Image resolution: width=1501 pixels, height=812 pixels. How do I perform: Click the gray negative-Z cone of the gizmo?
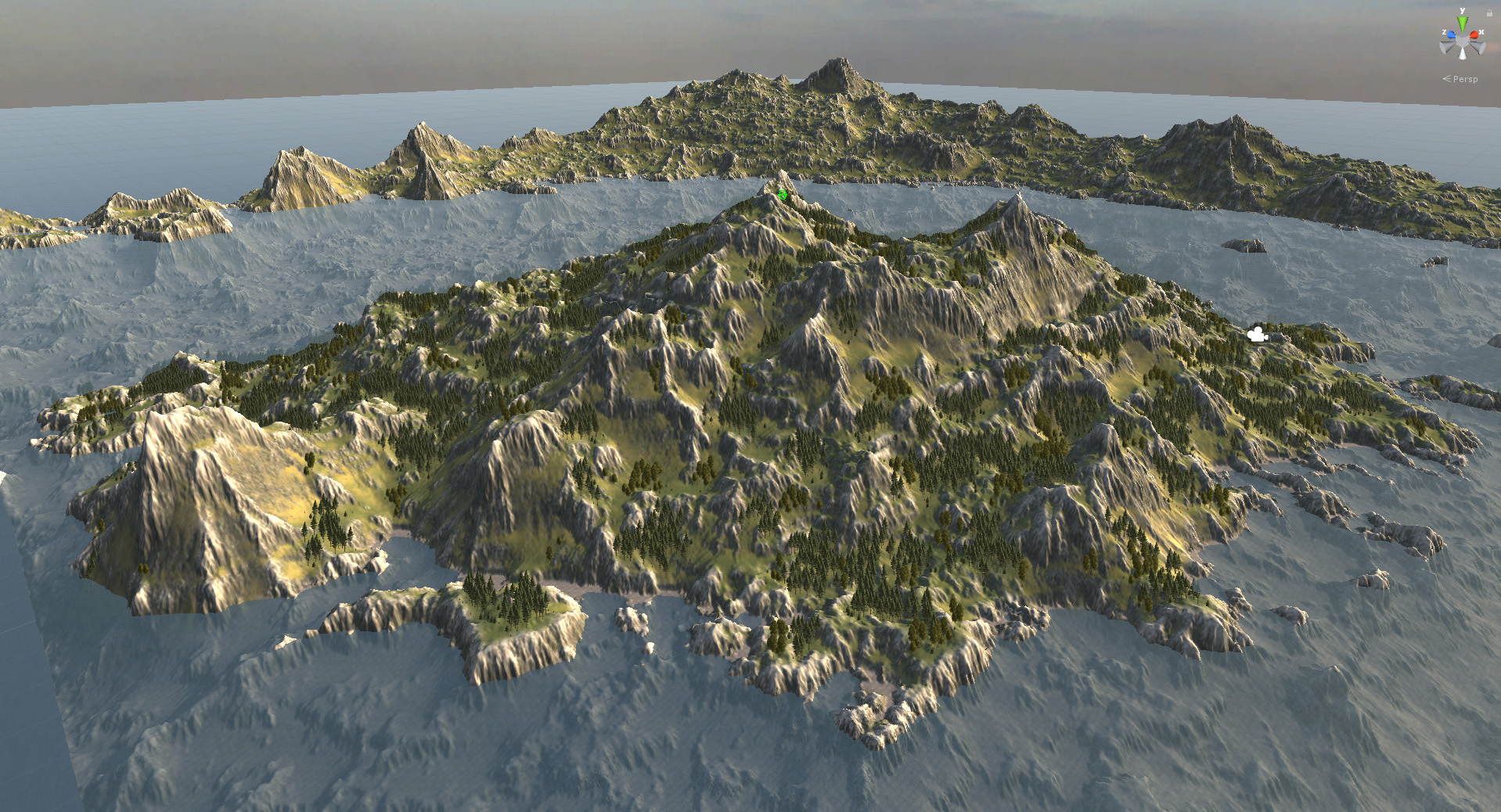pyautogui.click(x=1476, y=48)
